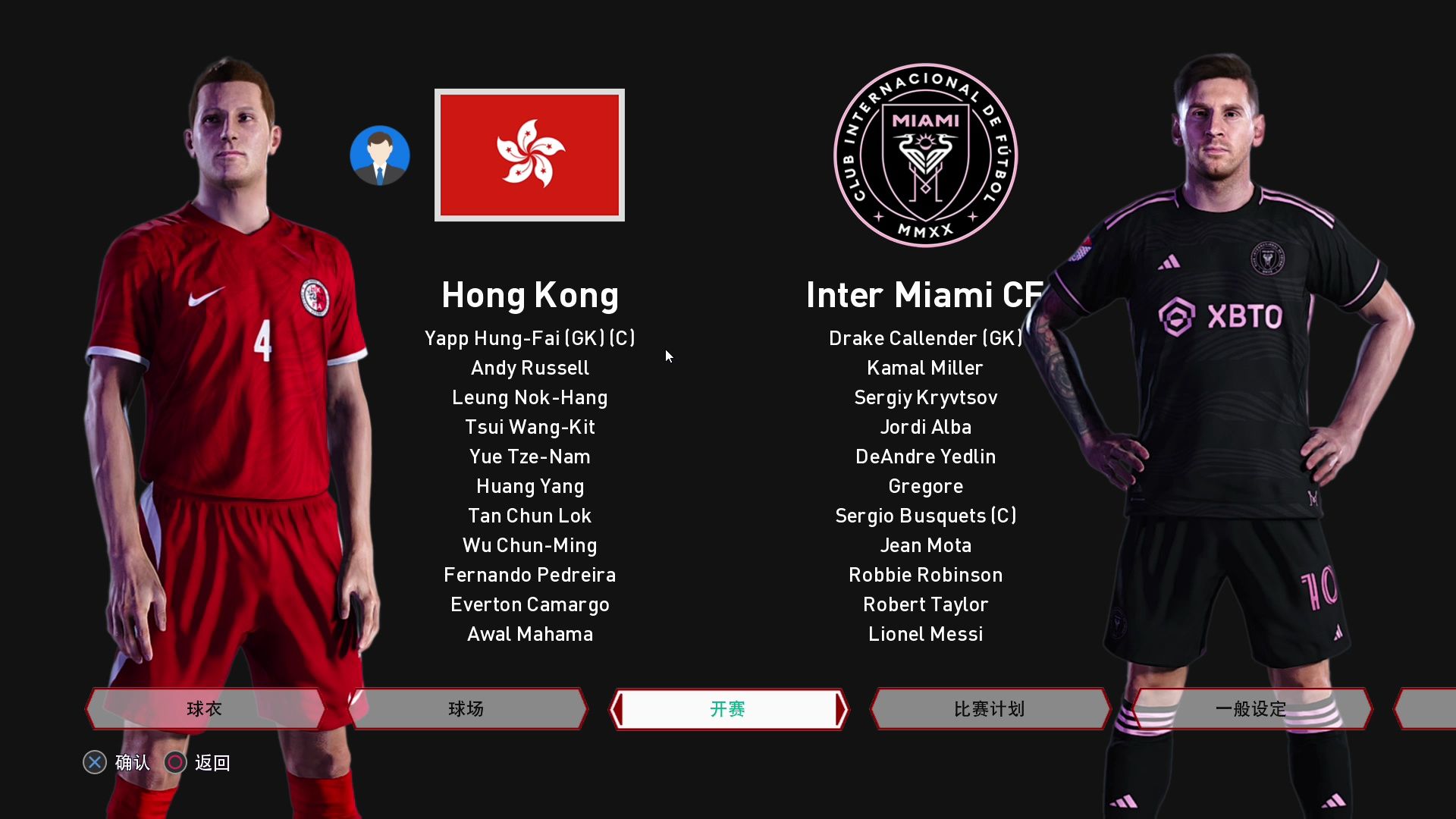The width and height of the screenshot is (1456, 819).
Task: Start the match with 开赛
Action: coord(728,709)
